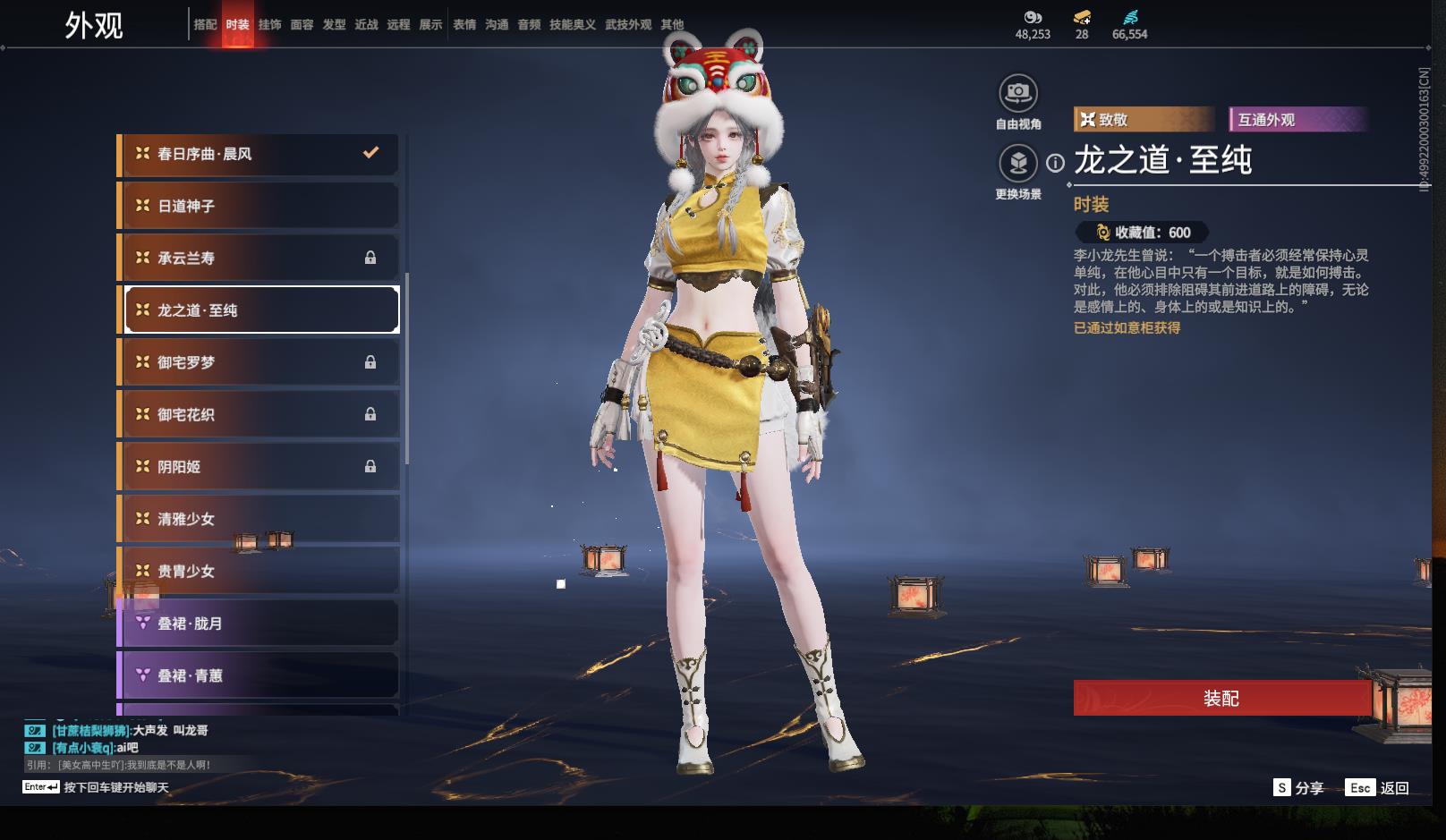Image resolution: width=1446 pixels, height=840 pixels.
Task: Switch to the 发型 hairstyle tab
Action: [x=334, y=25]
